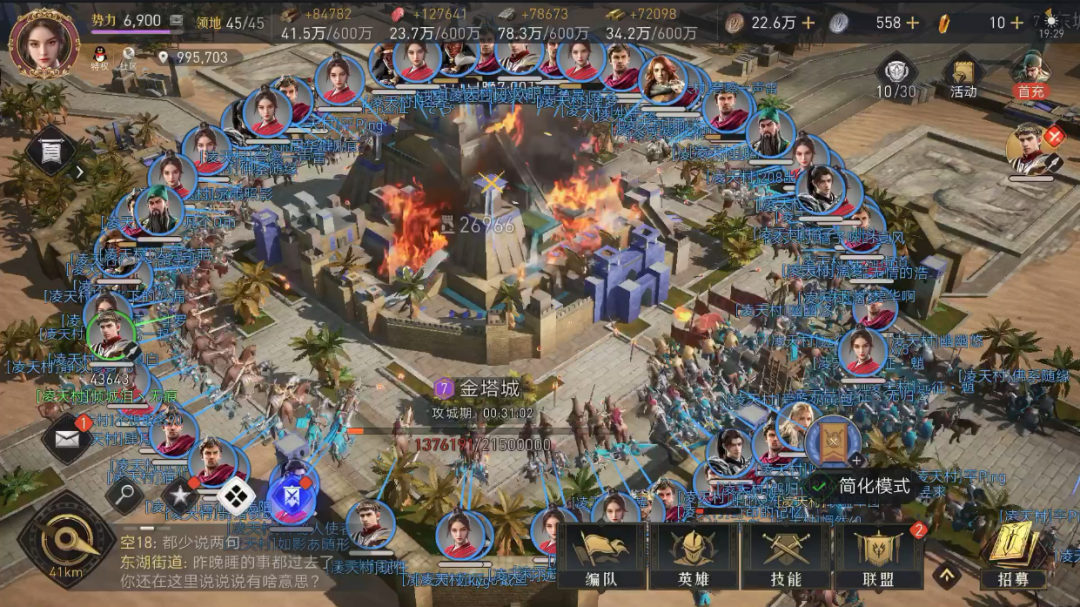Screen dimensions: 1080x607
Task: Open the 招募 recruit book
Action: 1012,556
